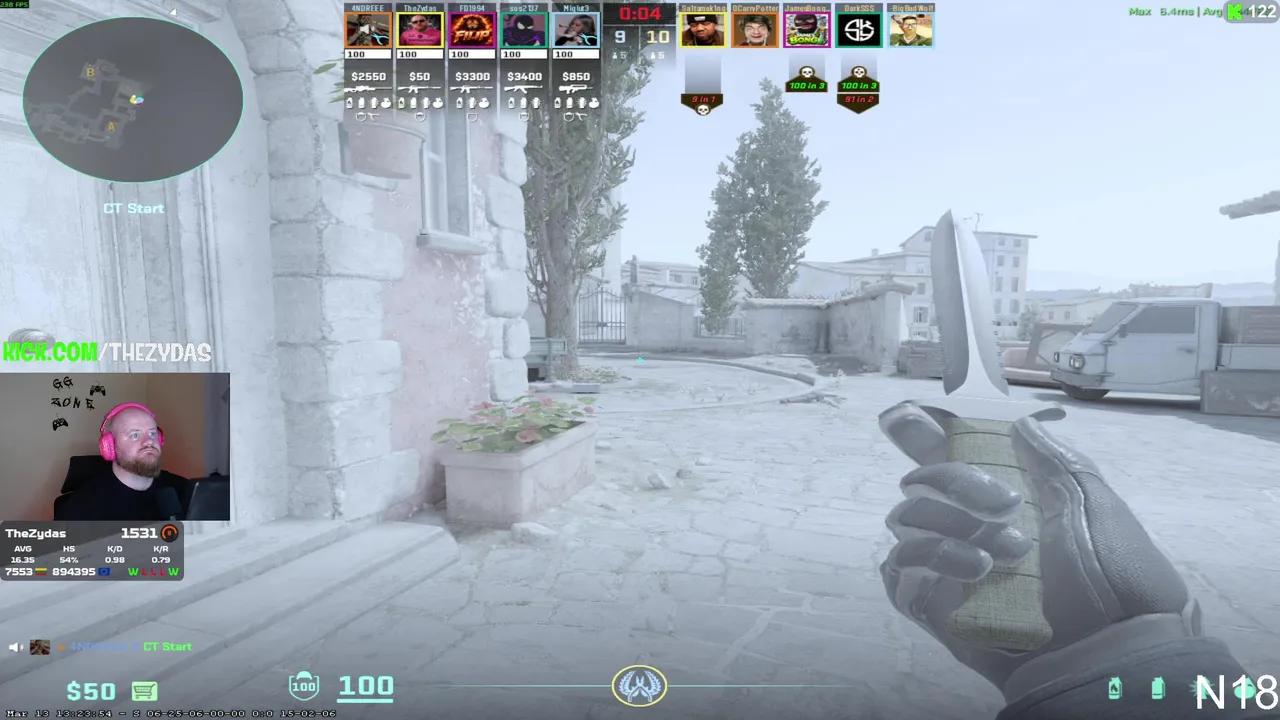The height and width of the screenshot is (720, 1280).
Task: Click the Lithuanian flag beside 7553
Action: tap(41, 572)
